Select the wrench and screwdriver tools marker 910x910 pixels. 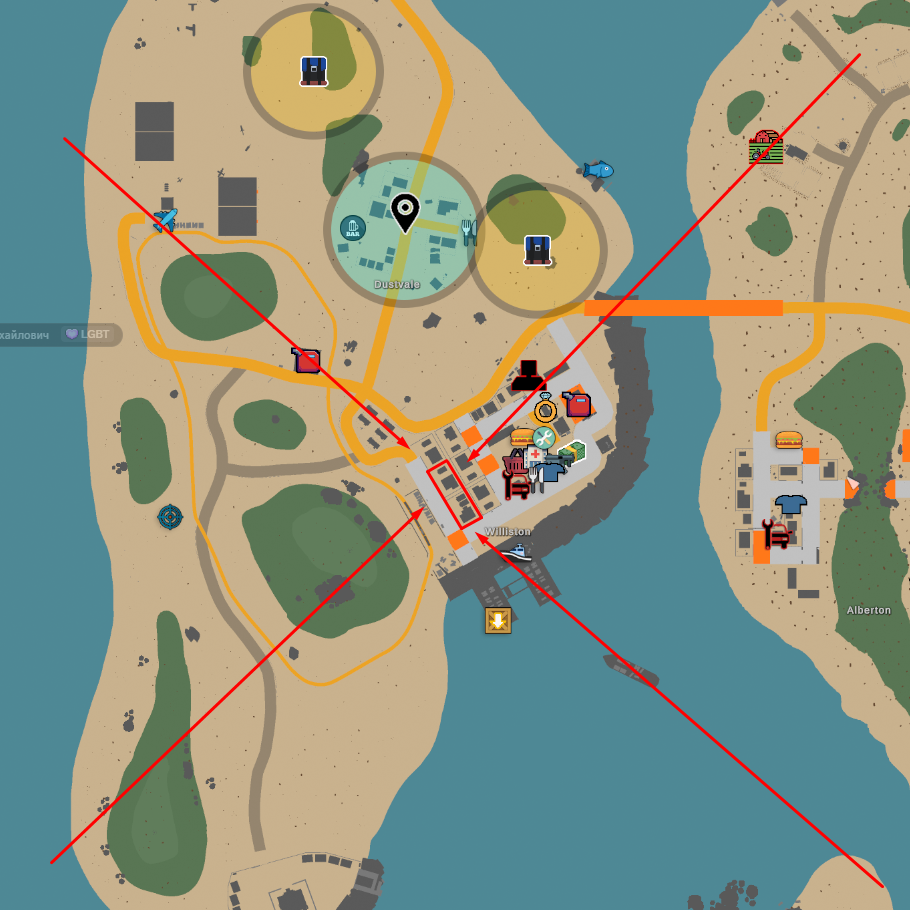[543, 437]
